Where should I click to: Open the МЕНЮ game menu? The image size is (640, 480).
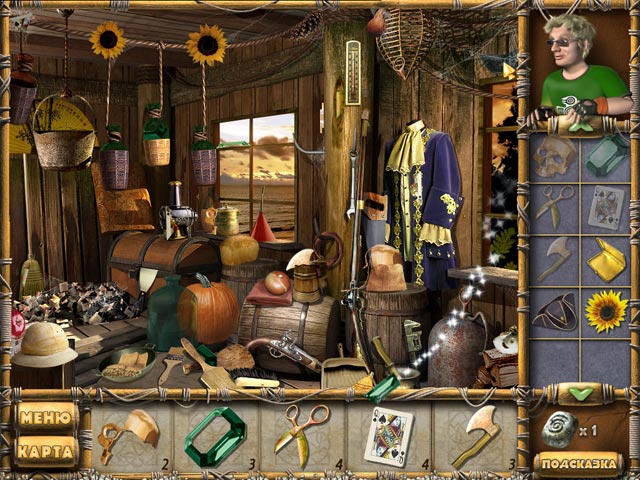pyautogui.click(x=46, y=417)
